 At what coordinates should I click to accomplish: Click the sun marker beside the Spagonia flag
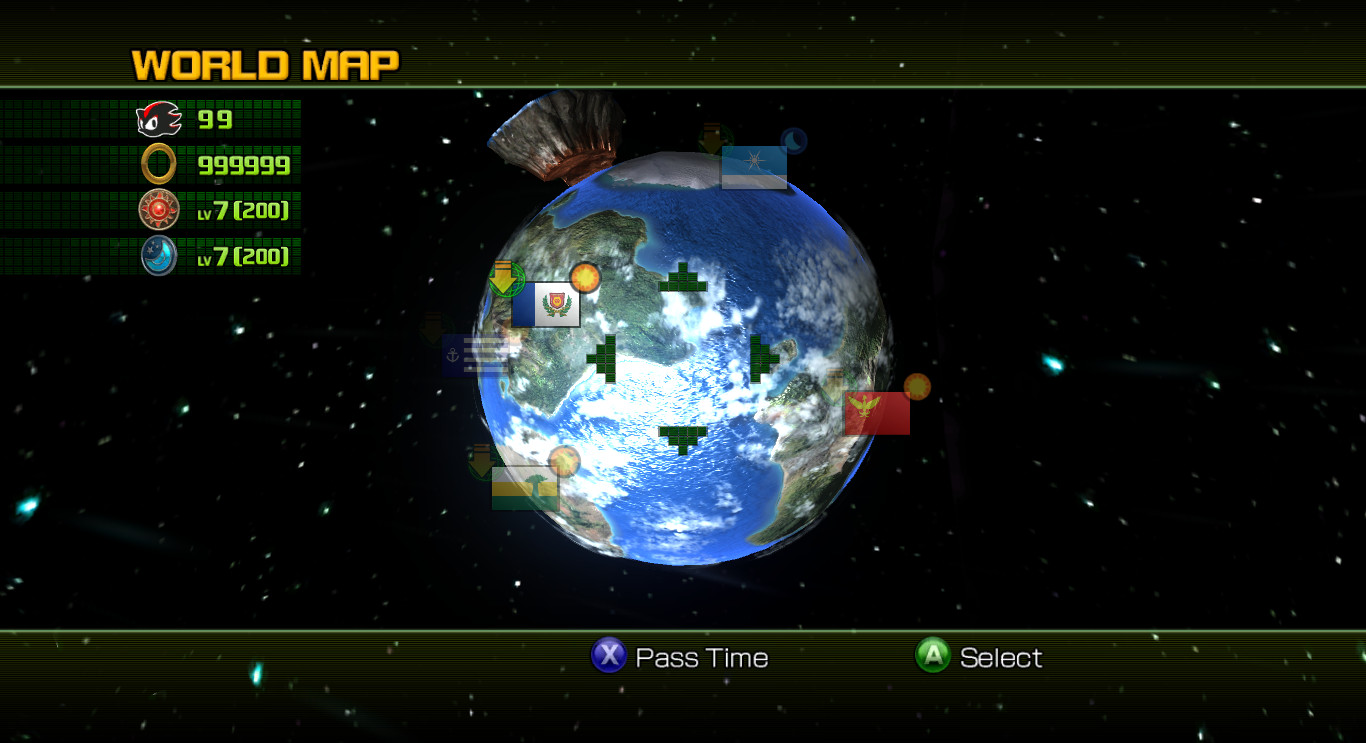[583, 276]
